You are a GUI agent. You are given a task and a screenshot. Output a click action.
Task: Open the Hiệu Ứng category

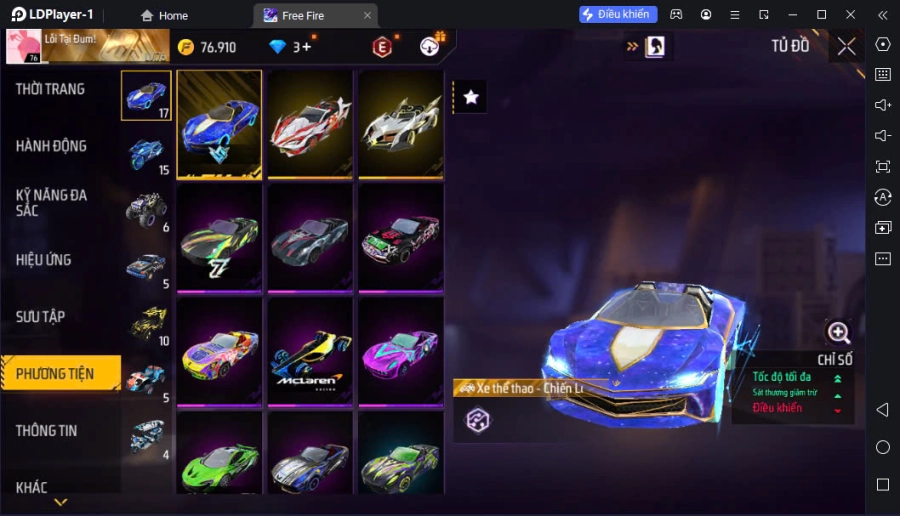[44, 260]
